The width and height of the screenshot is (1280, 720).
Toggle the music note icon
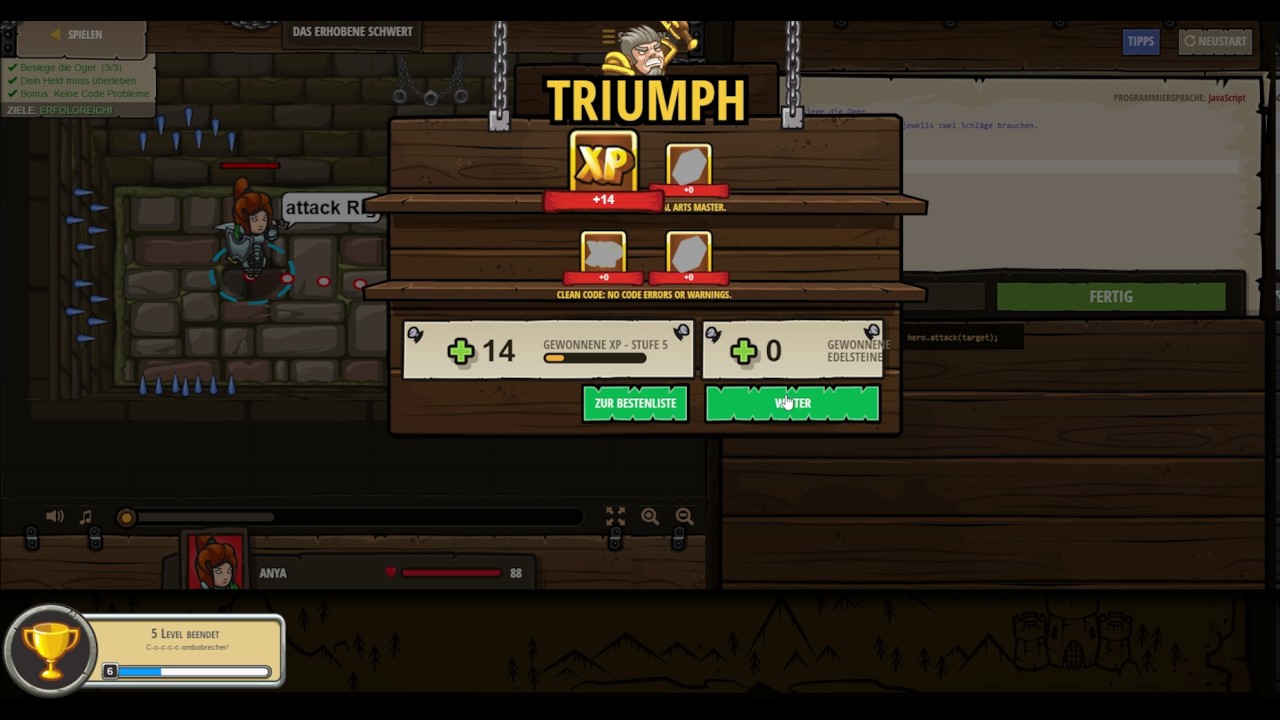(x=86, y=516)
